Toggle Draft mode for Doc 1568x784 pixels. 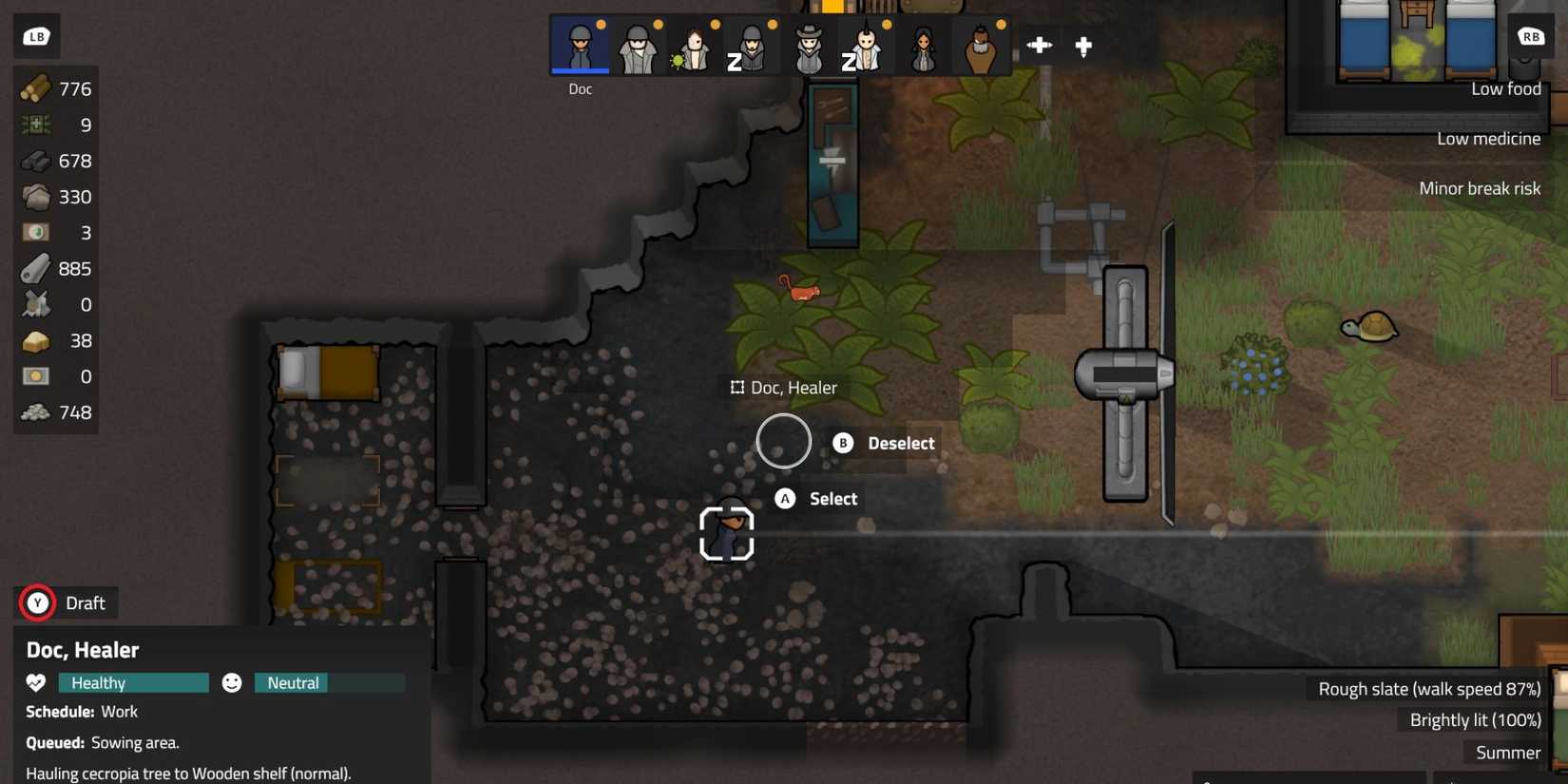coord(67,602)
